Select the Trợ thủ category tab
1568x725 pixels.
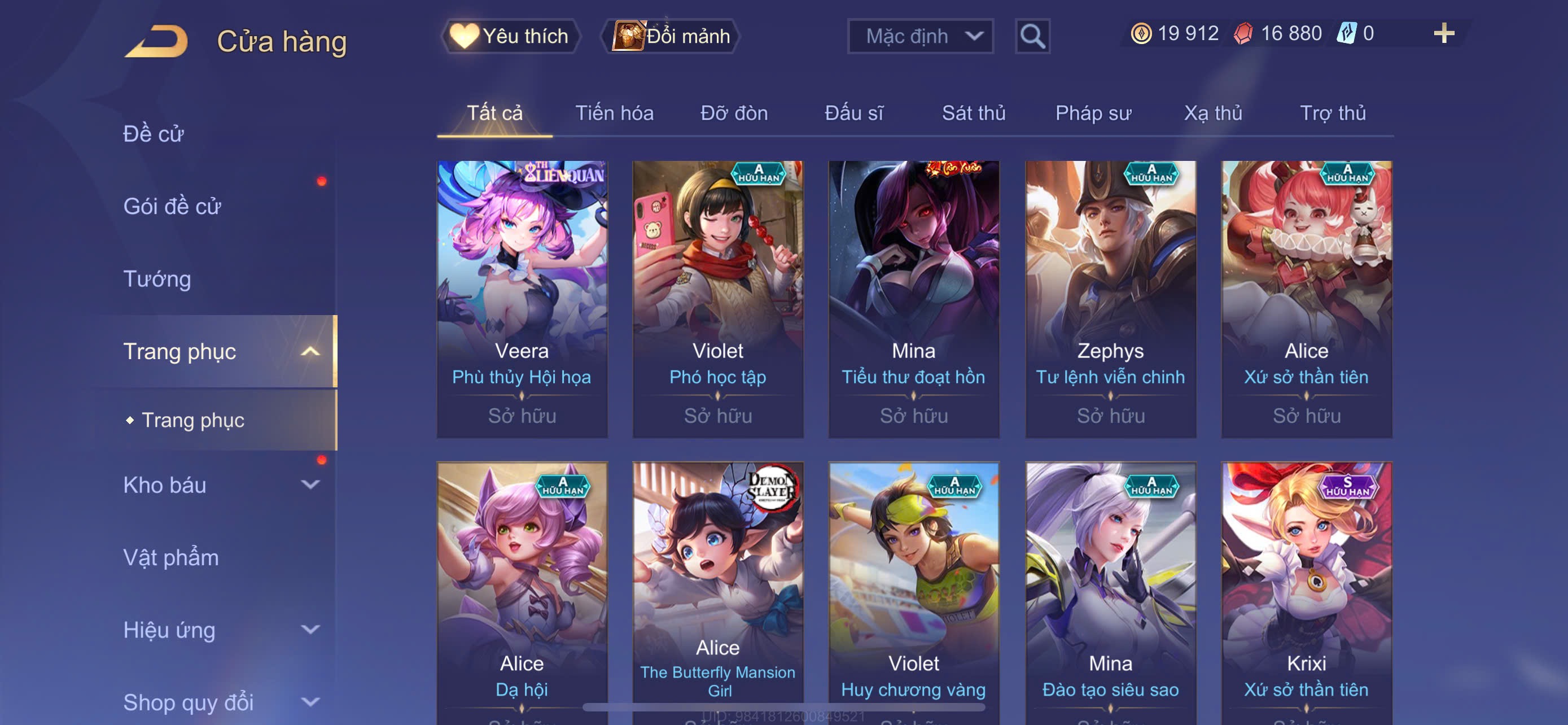1333,113
